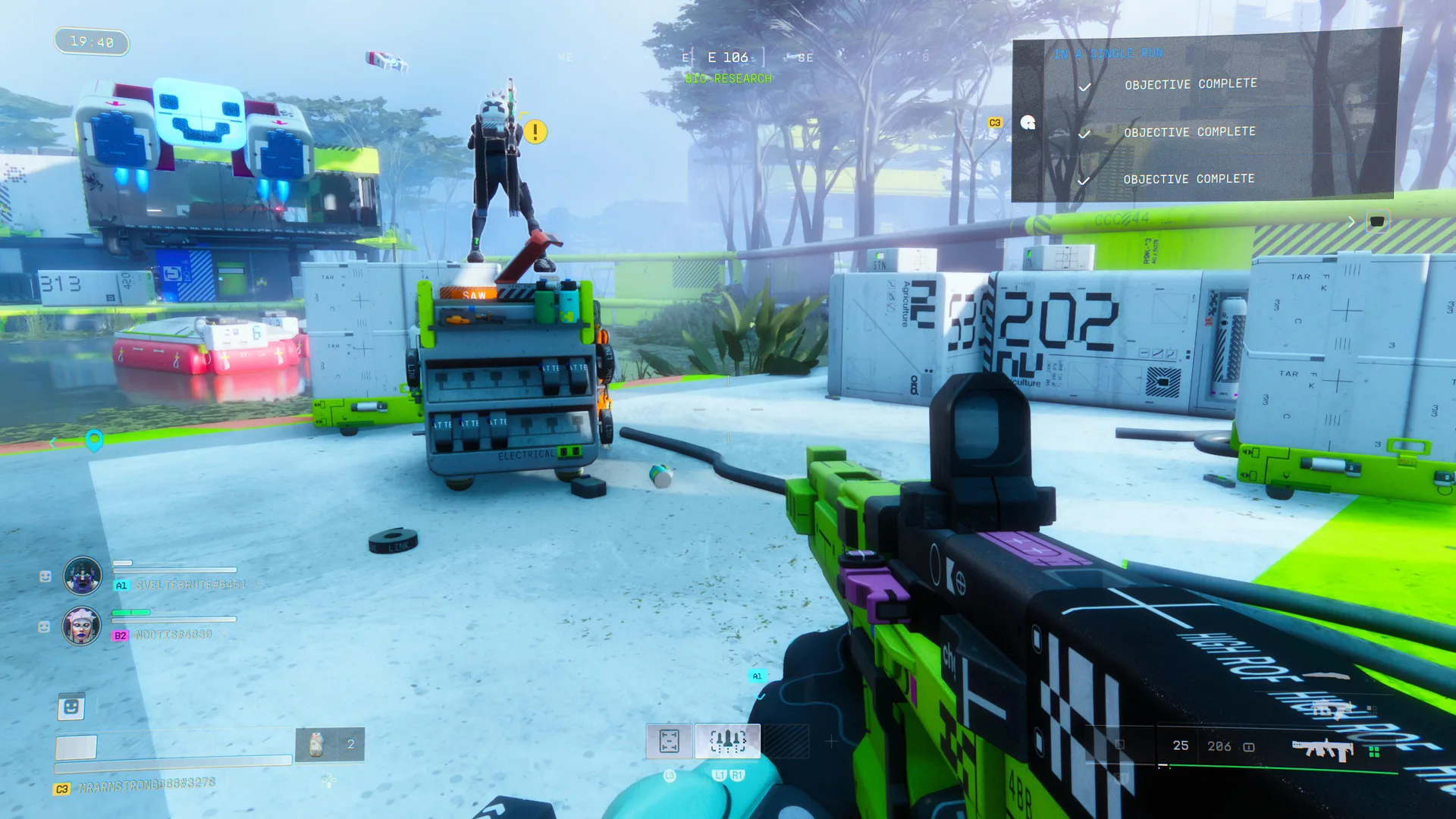Click the yellow exclamation ping marker
Image resolution: width=1456 pixels, height=819 pixels.
click(x=535, y=132)
